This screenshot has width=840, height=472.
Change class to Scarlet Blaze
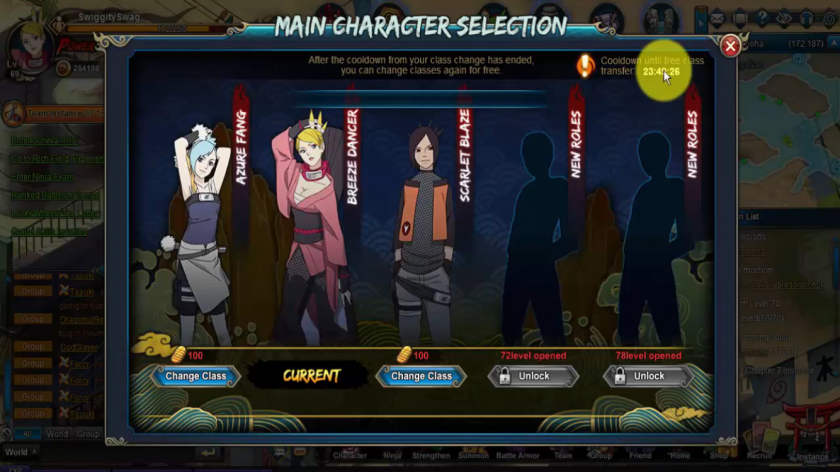pyautogui.click(x=421, y=376)
